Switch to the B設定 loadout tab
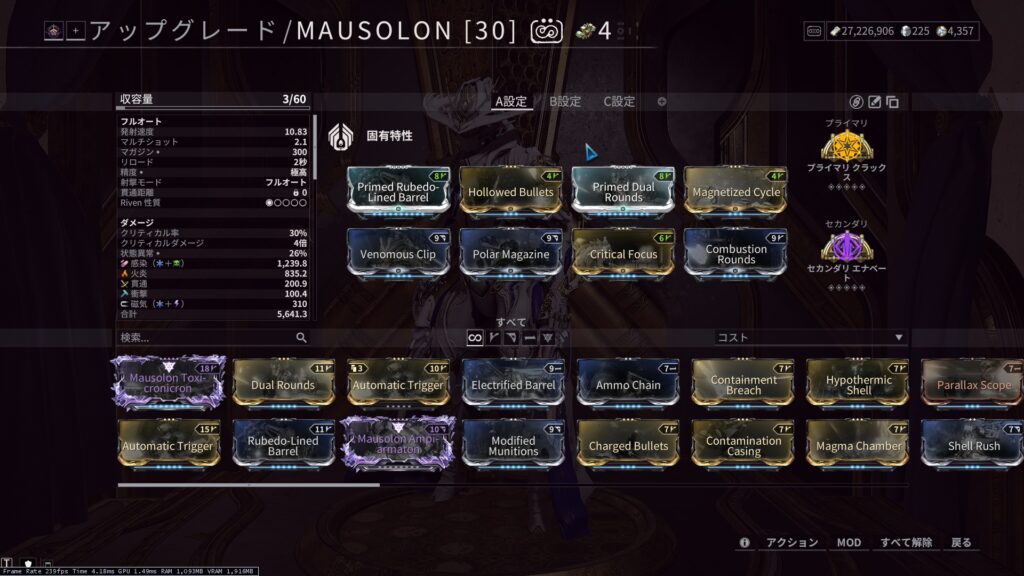Image resolution: width=1024 pixels, height=576 pixels. [x=564, y=101]
